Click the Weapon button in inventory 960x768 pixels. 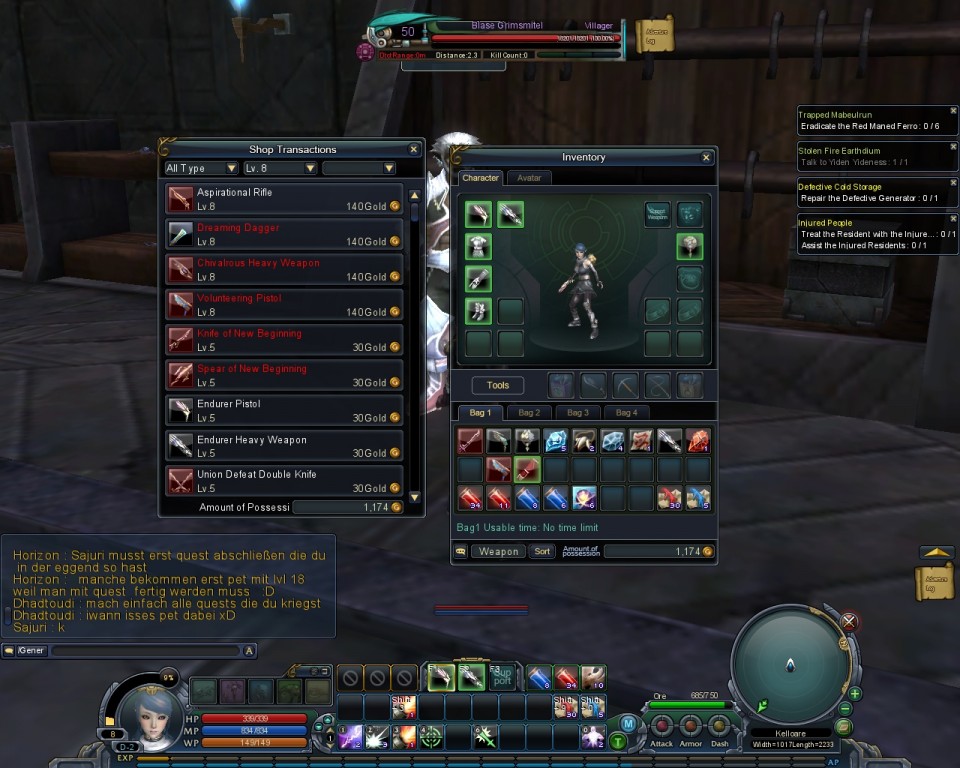[498, 551]
